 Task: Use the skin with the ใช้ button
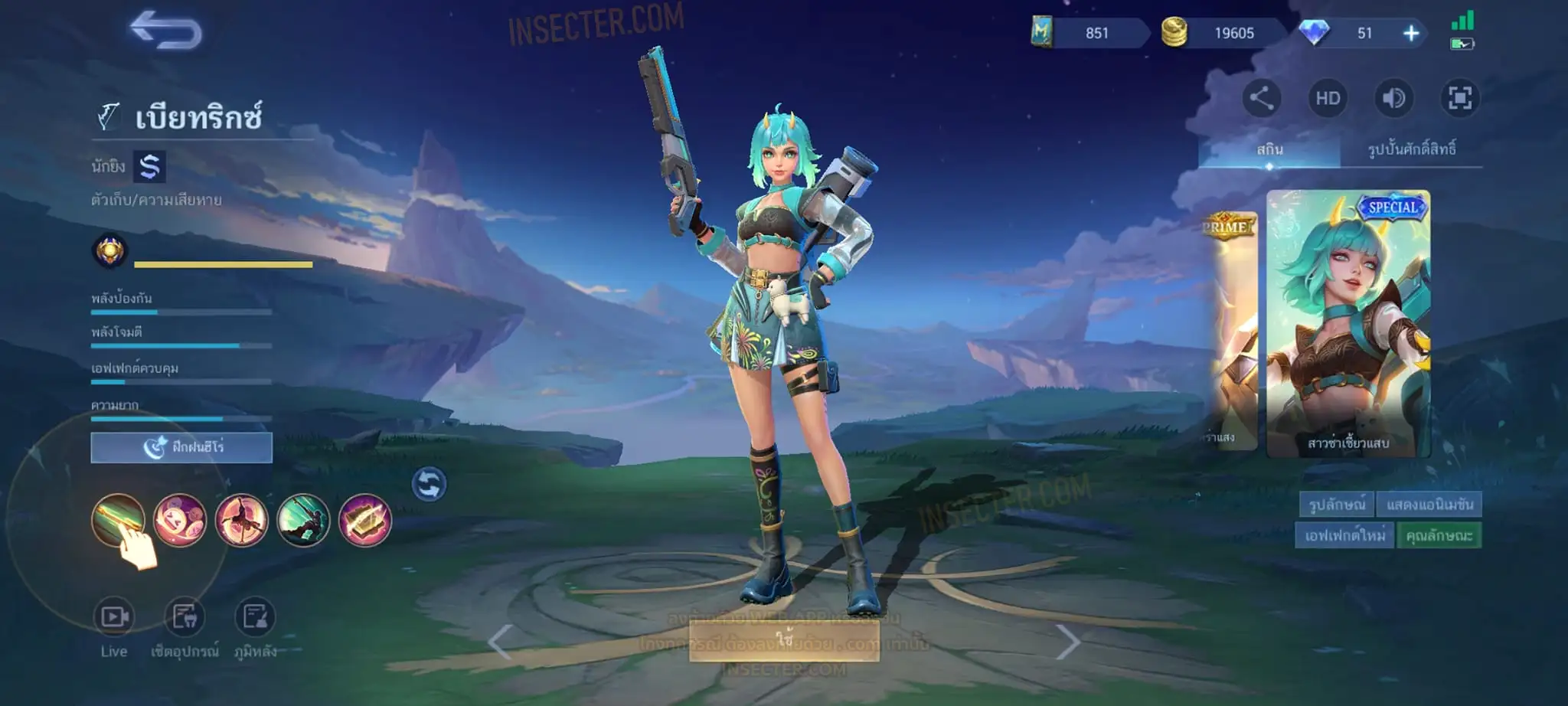coord(784,640)
